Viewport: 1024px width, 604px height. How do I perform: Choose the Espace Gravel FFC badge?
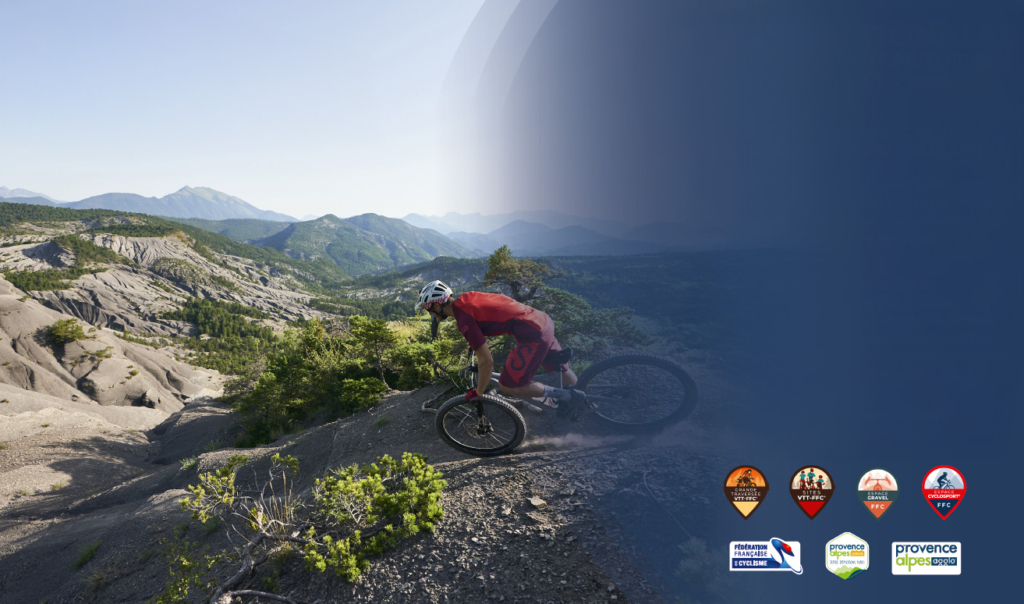pyautogui.click(x=877, y=490)
